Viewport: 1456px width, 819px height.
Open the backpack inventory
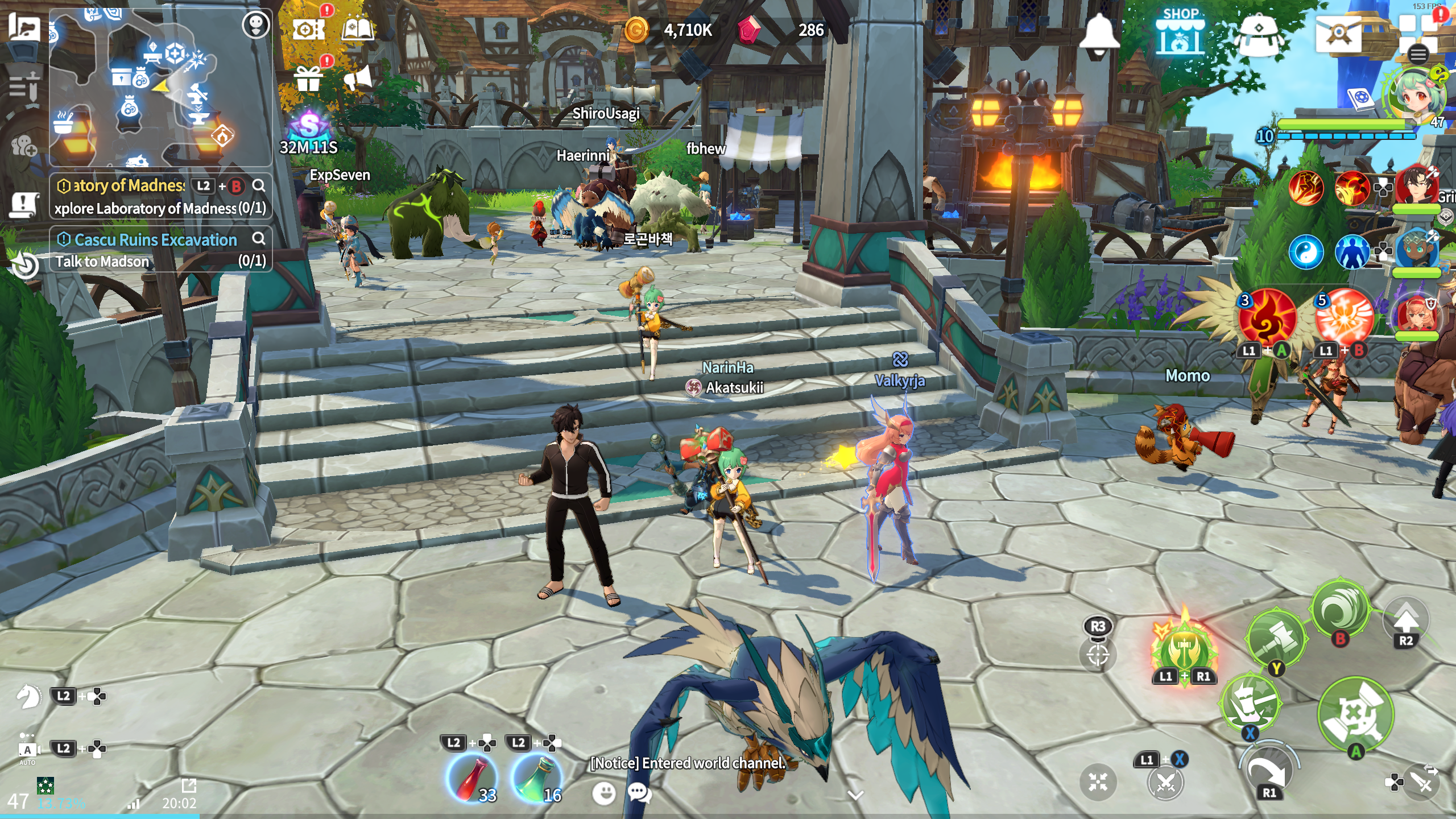point(1259,34)
